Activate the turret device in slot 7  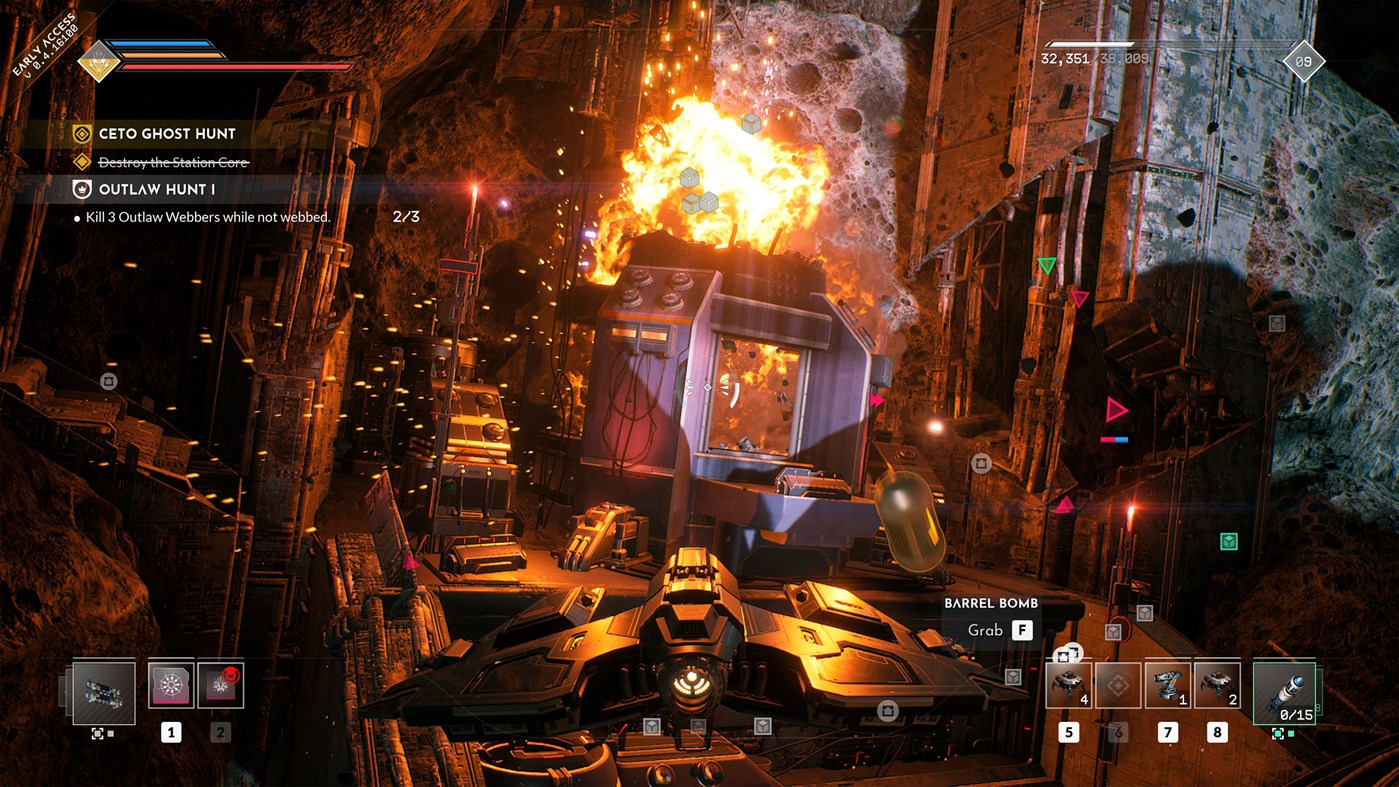1165,684
